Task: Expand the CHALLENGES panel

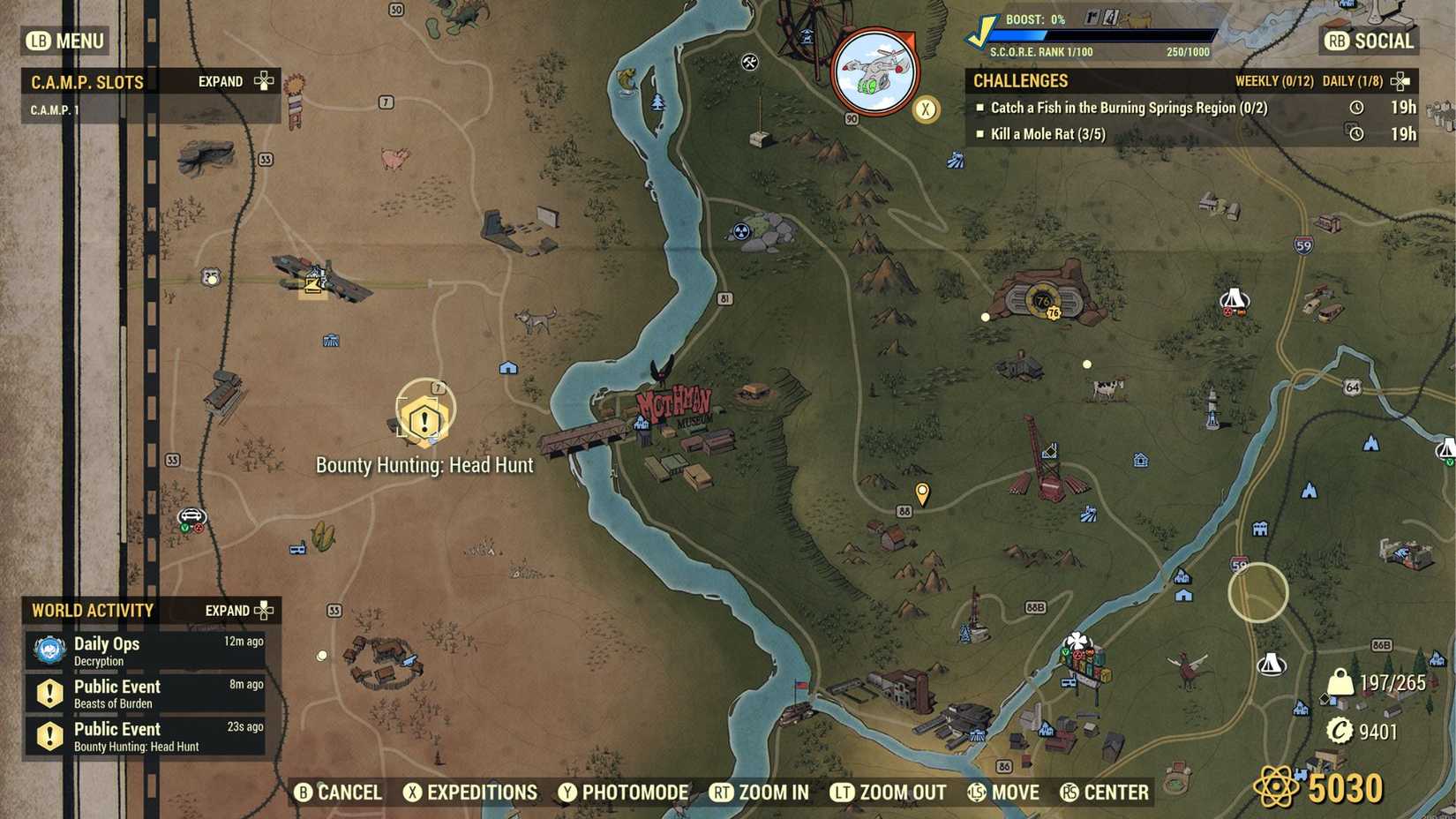Action: coord(1398,80)
